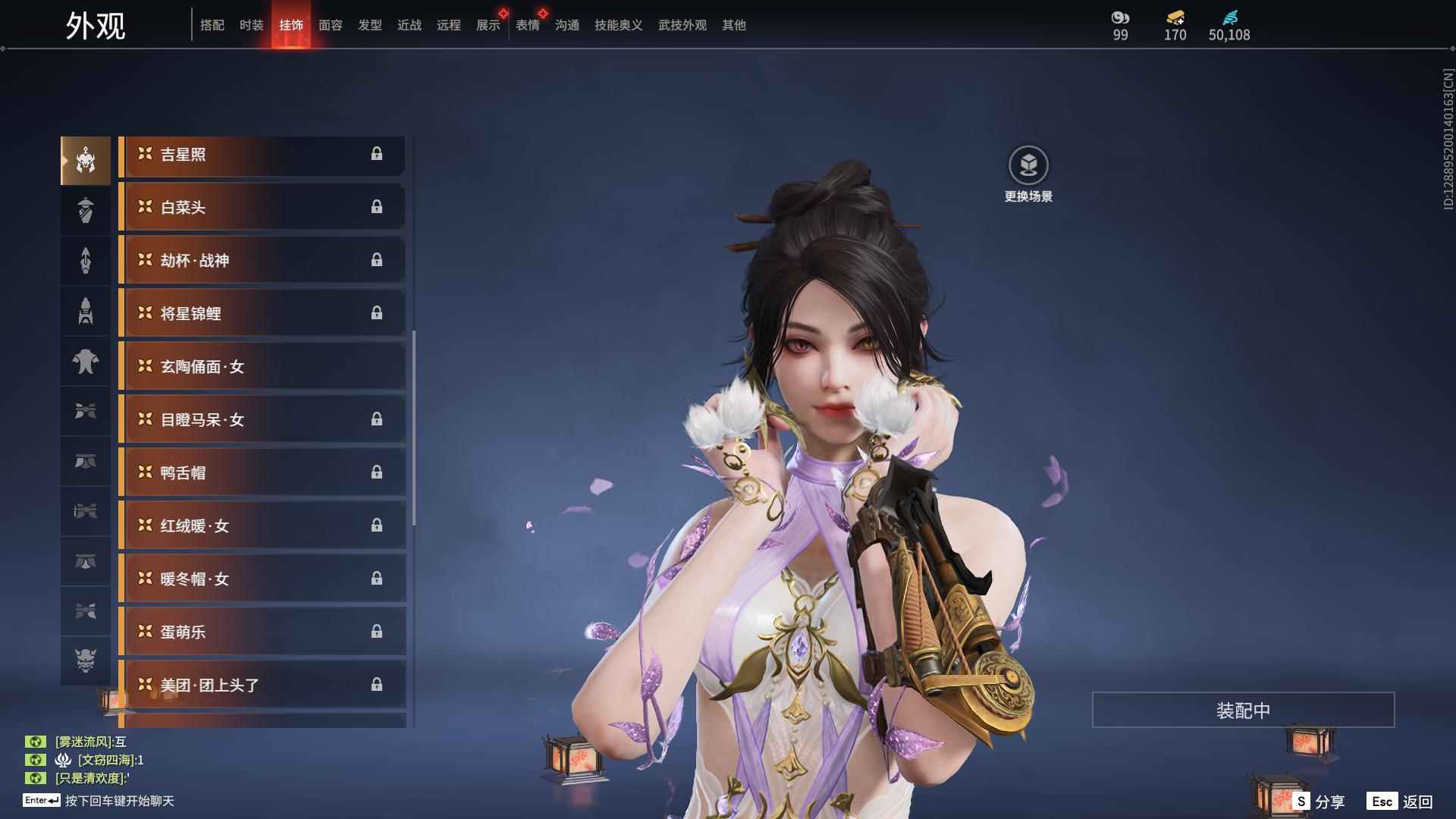Open the 搭配 tab
The height and width of the screenshot is (819, 1456).
point(212,25)
